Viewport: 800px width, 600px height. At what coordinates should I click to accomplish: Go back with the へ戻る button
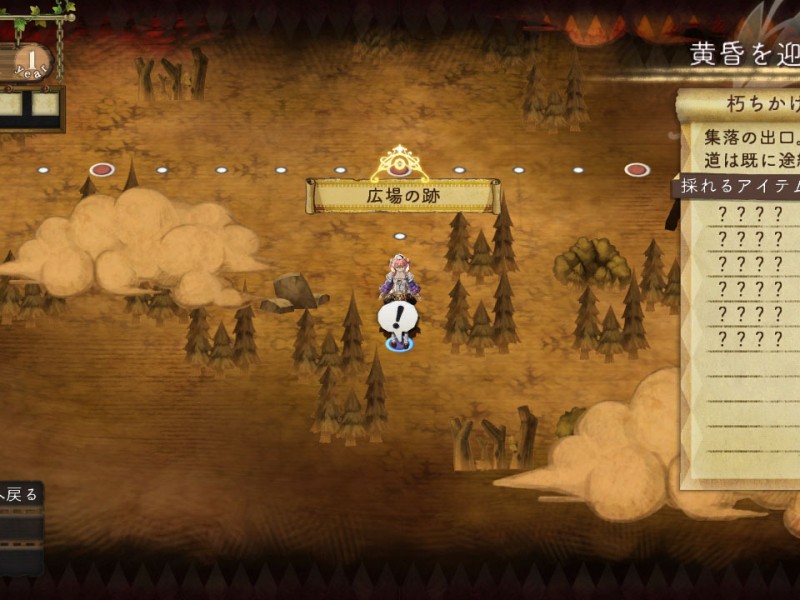[20, 494]
